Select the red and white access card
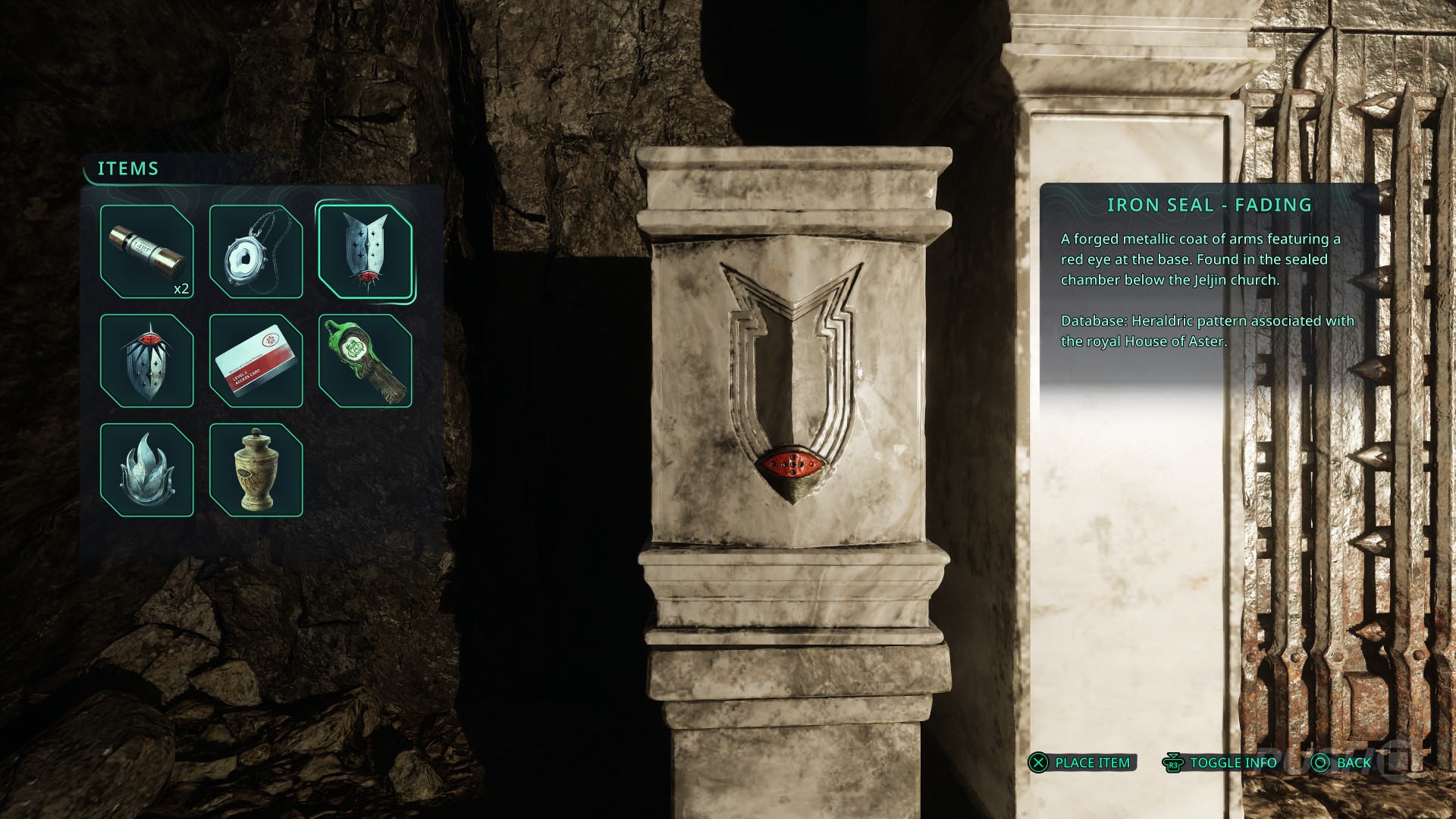The height and width of the screenshot is (819, 1456). pyautogui.click(x=256, y=360)
